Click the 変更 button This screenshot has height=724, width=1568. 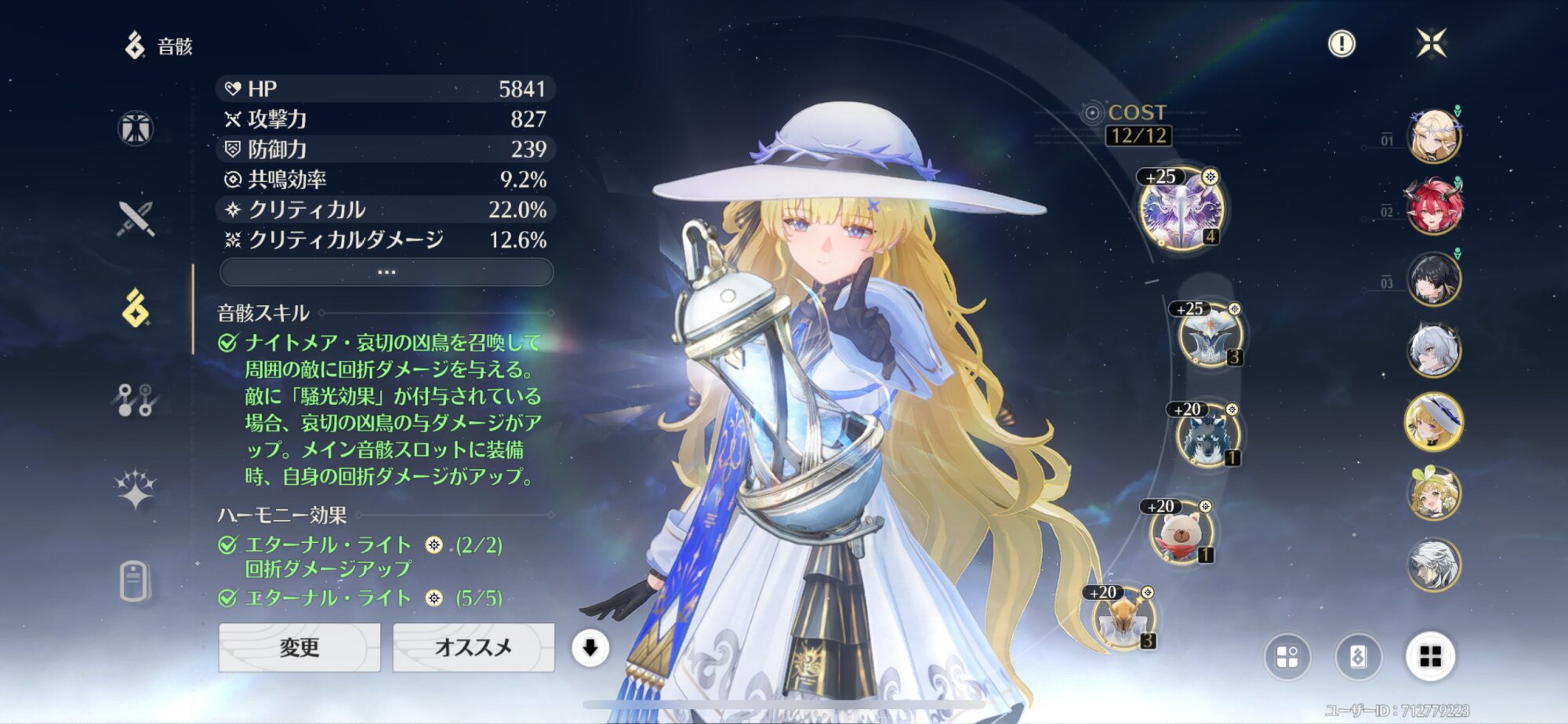(x=299, y=647)
